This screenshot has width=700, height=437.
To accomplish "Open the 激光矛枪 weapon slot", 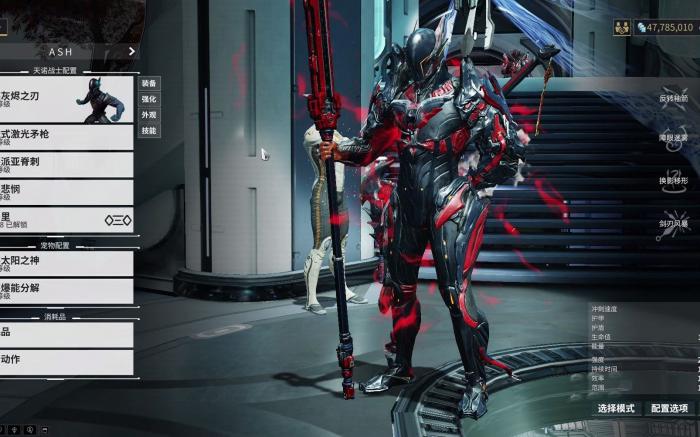I will 66,137.
